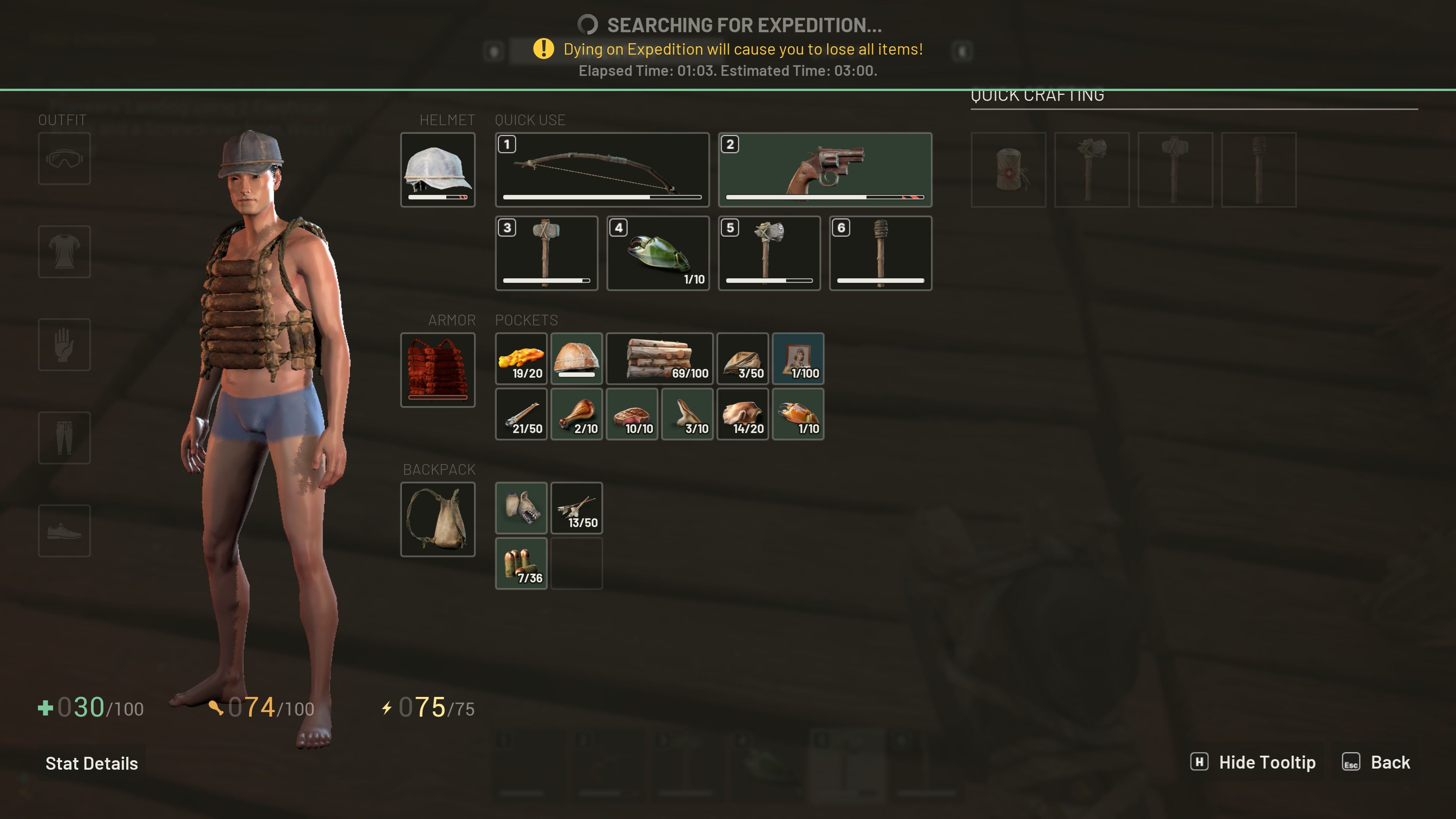Image resolution: width=1456 pixels, height=819 pixels.
Task: Open the shoes outfit slot
Action: [x=64, y=530]
